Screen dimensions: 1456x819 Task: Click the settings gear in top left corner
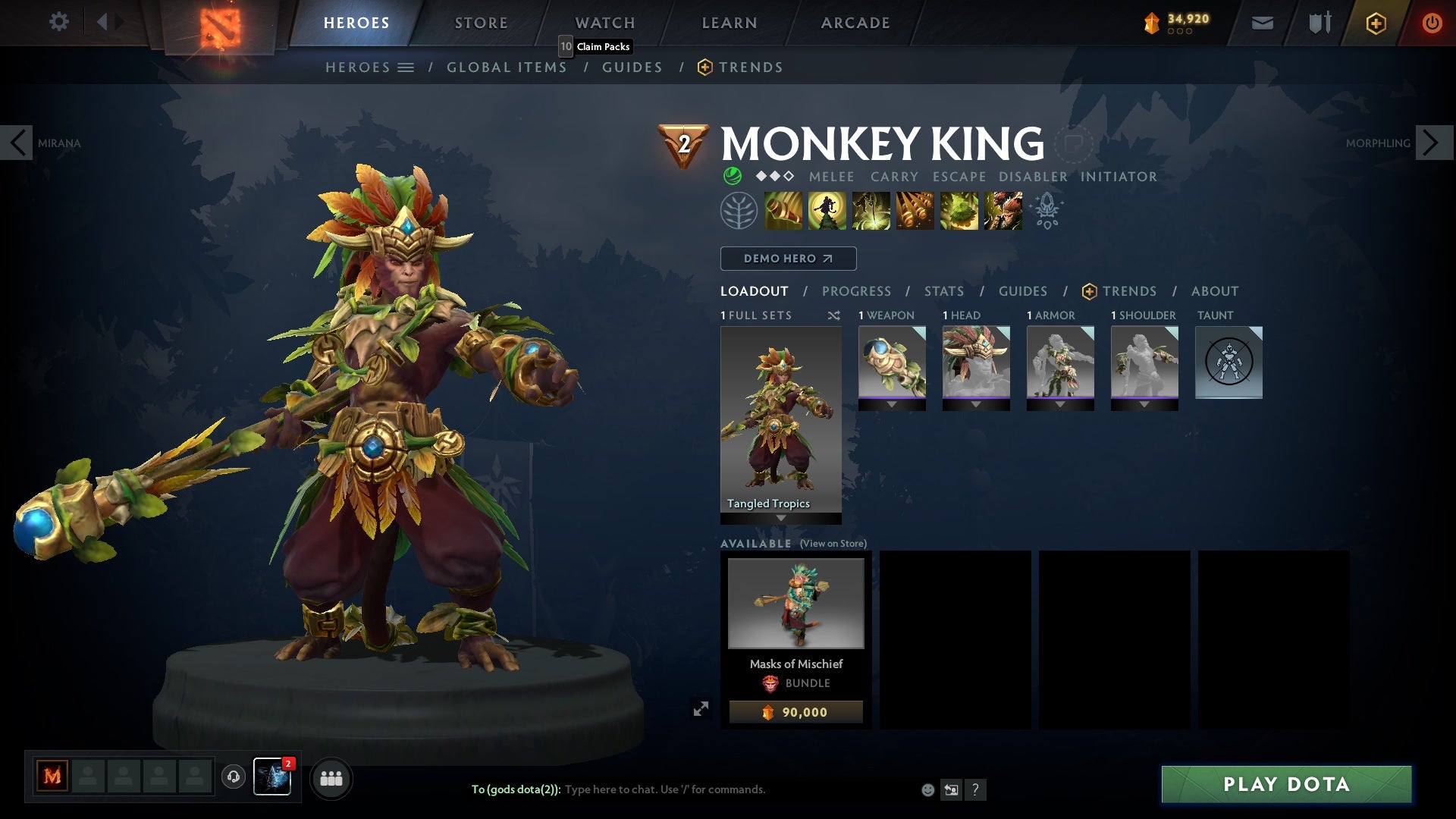pos(58,21)
